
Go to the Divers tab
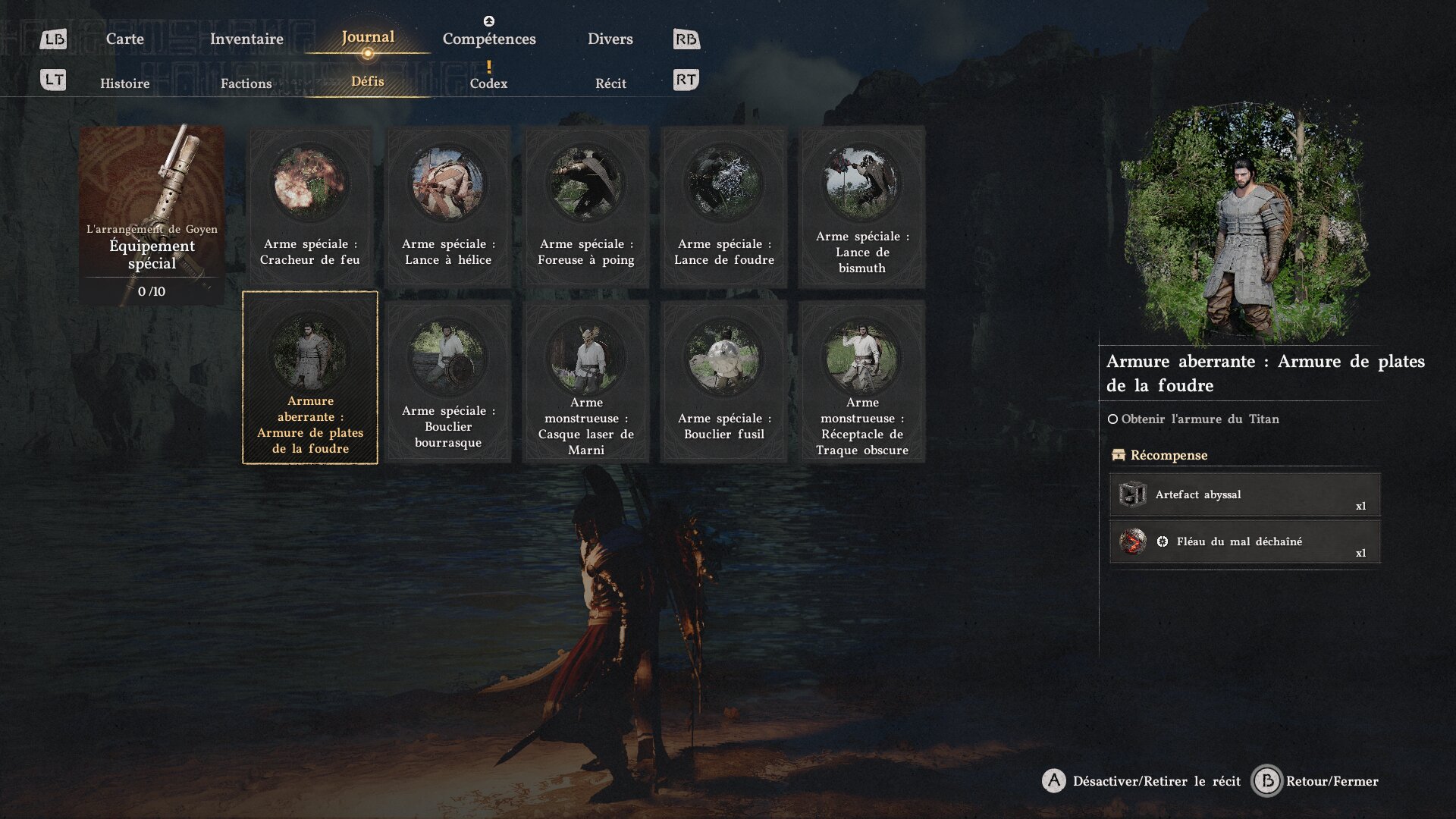click(x=610, y=39)
